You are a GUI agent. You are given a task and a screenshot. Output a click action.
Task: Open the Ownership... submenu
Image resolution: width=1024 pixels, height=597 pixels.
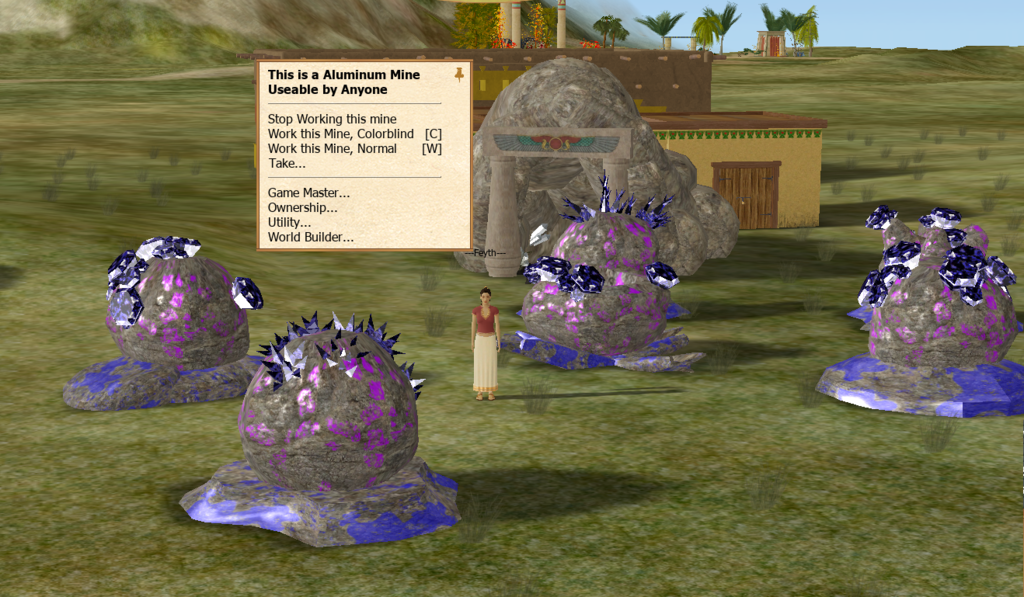pyautogui.click(x=303, y=208)
